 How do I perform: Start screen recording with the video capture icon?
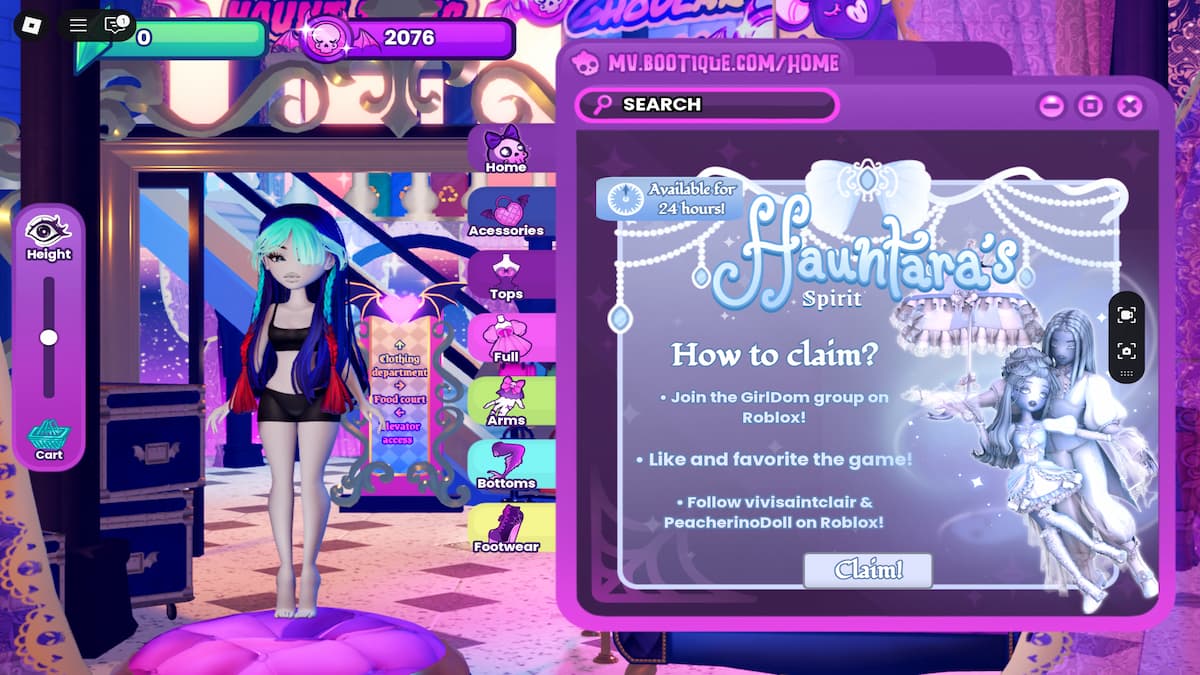(1126, 315)
